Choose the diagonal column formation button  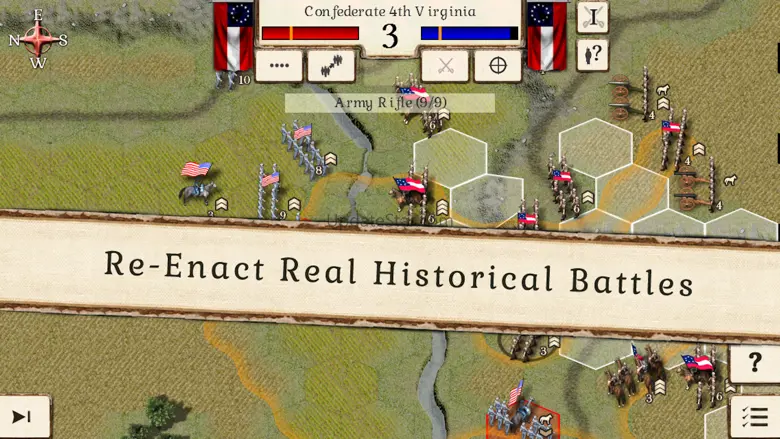click(331, 66)
